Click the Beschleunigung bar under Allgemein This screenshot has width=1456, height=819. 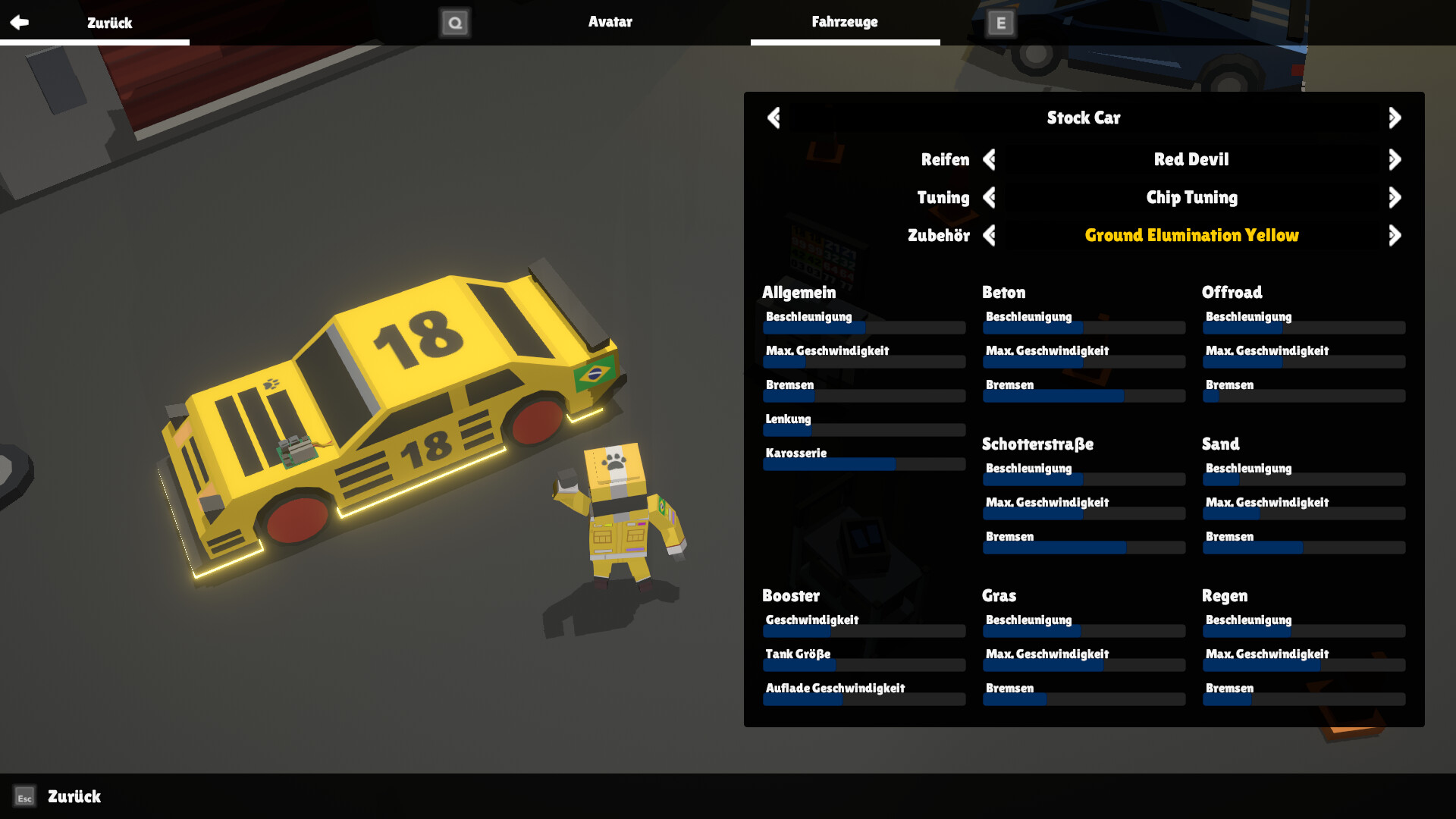[863, 328]
